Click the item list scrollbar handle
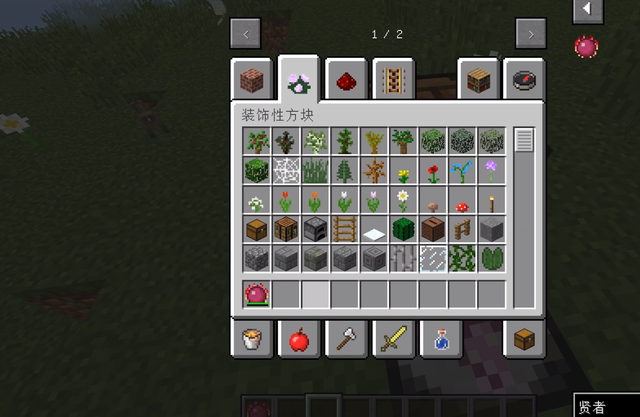The image size is (640, 417). click(524, 141)
